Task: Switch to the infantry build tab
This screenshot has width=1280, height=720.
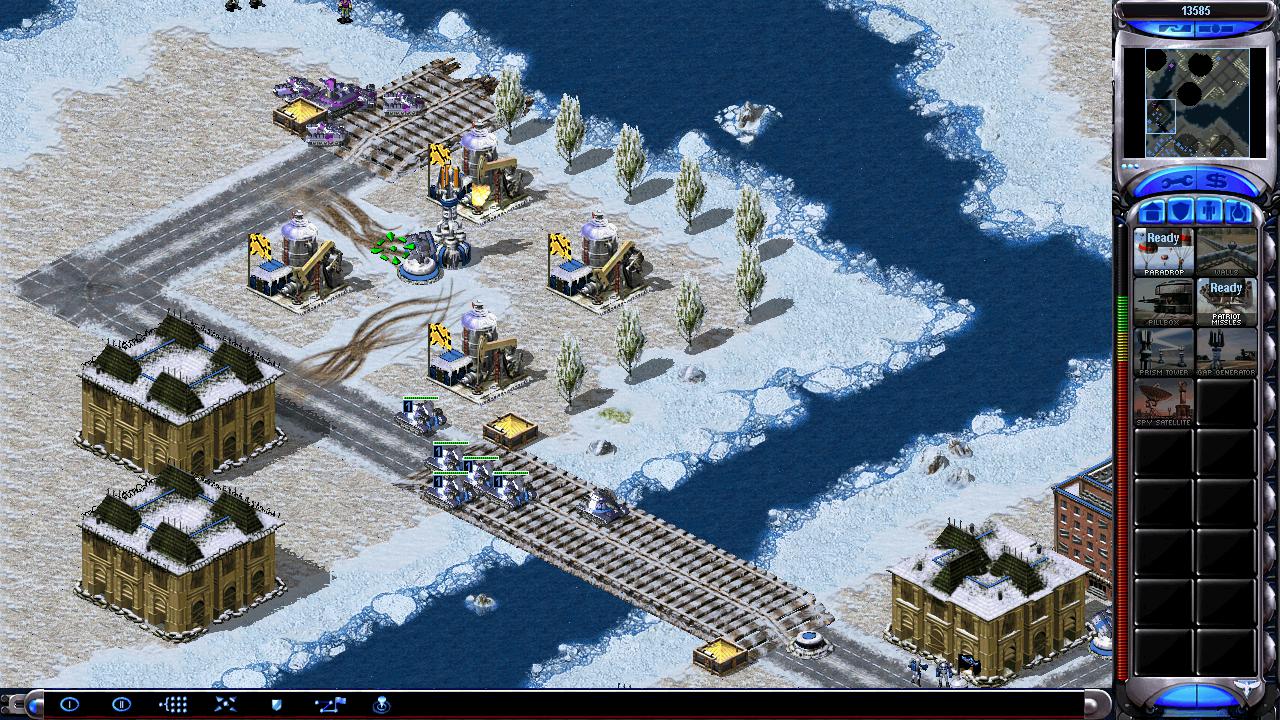Action: [1208, 212]
